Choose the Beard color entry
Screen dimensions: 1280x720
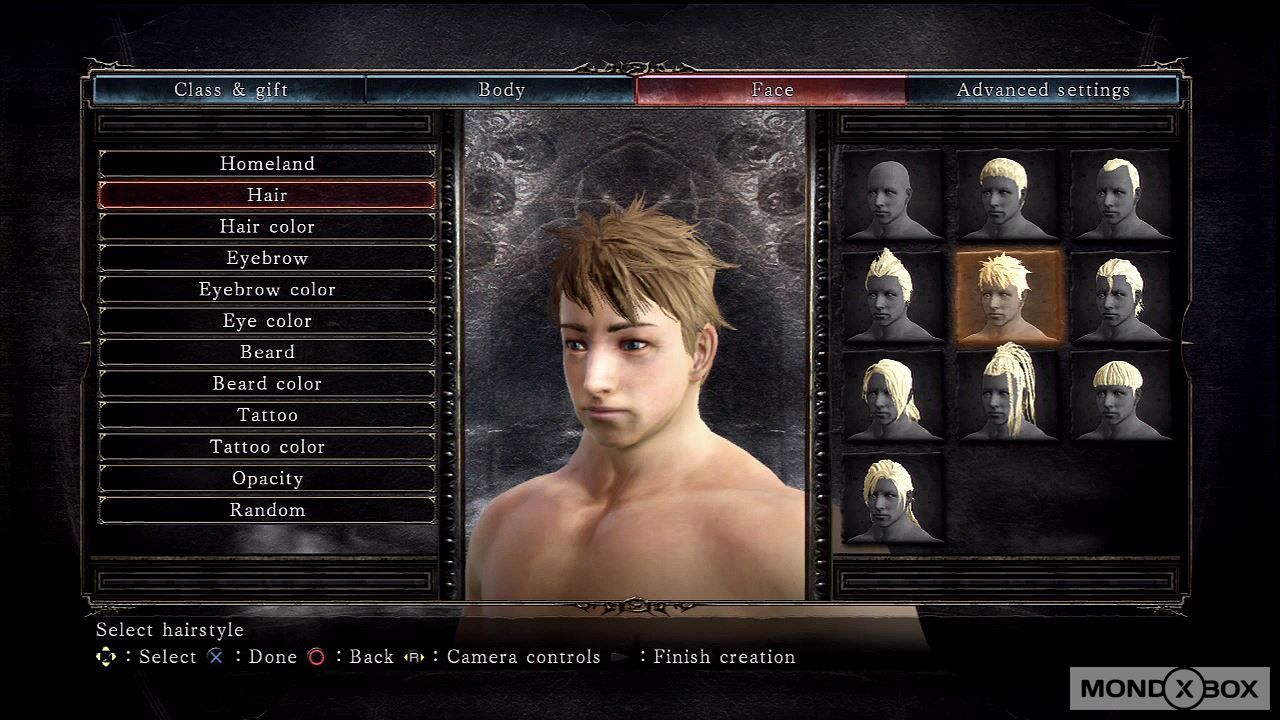[267, 384]
